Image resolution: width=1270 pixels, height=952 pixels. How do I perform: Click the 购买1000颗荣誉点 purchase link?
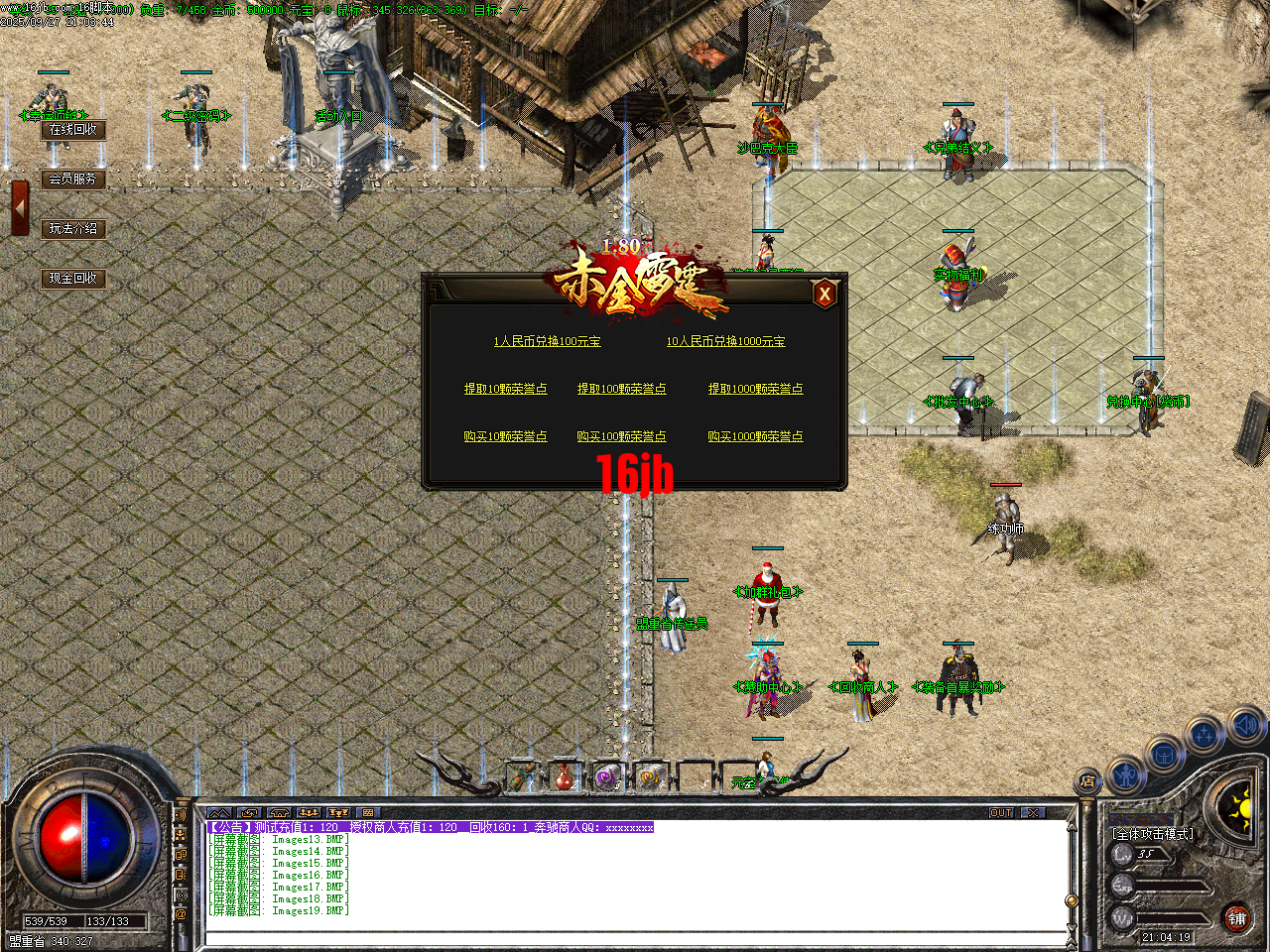[756, 435]
